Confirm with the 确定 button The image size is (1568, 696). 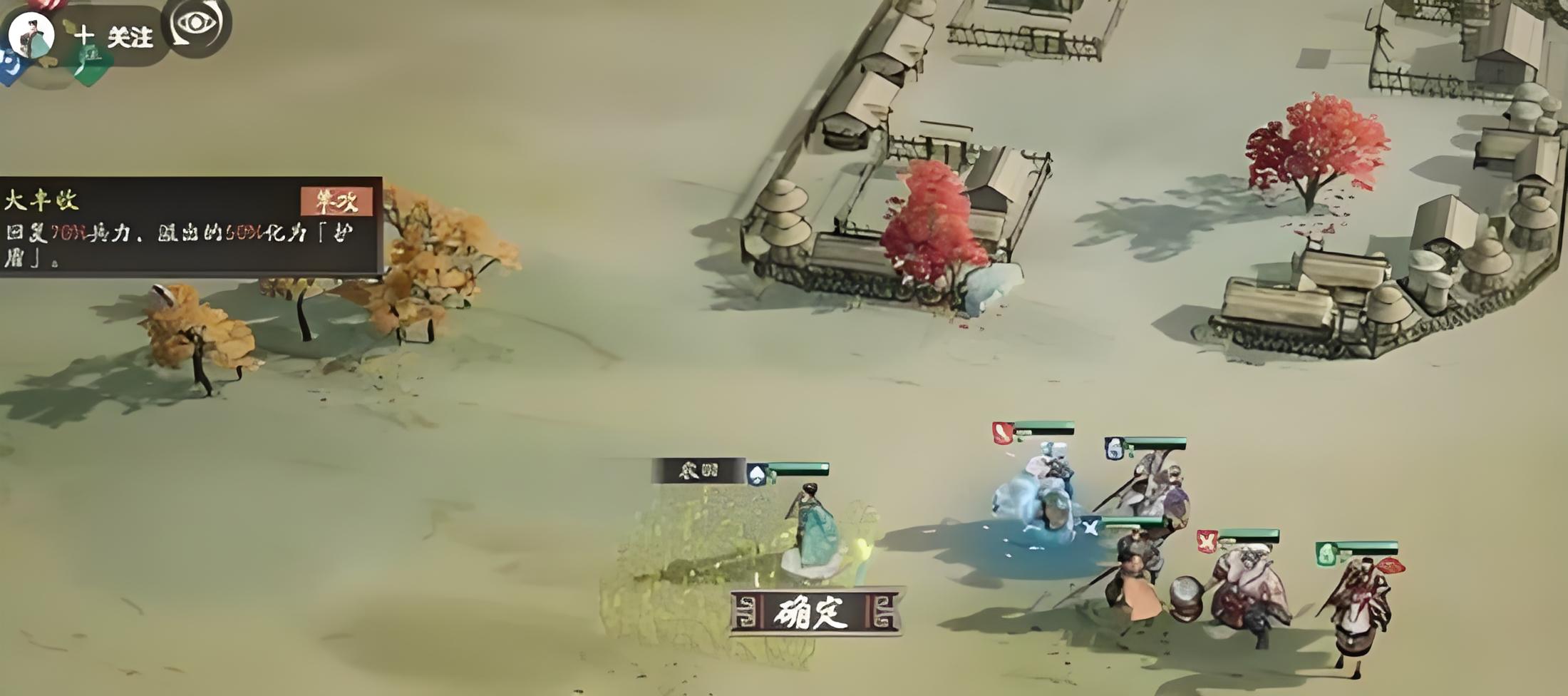pyautogui.click(x=815, y=612)
